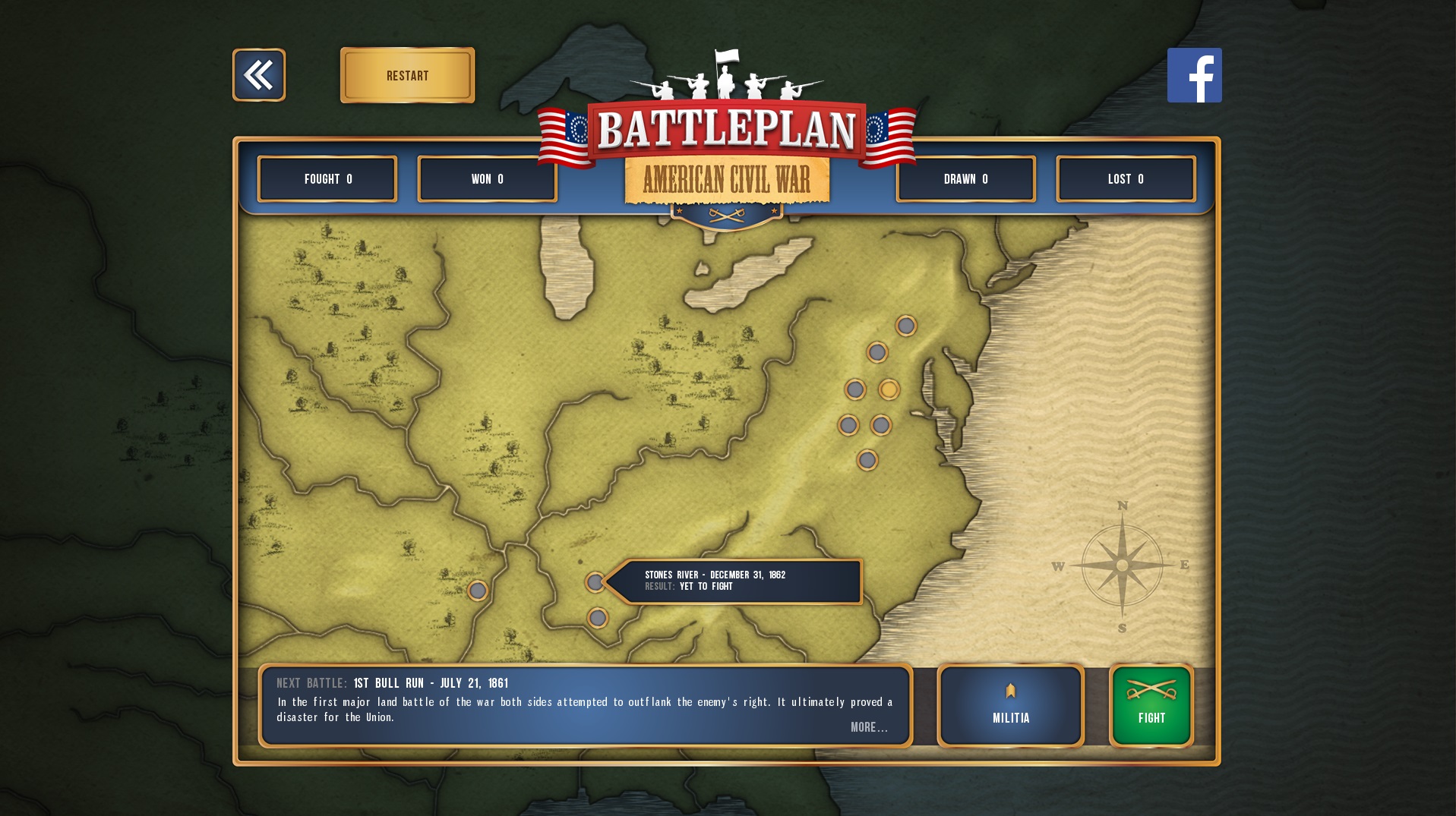
Task: Click the DRAWN 0 stat panel
Action: [x=965, y=178]
